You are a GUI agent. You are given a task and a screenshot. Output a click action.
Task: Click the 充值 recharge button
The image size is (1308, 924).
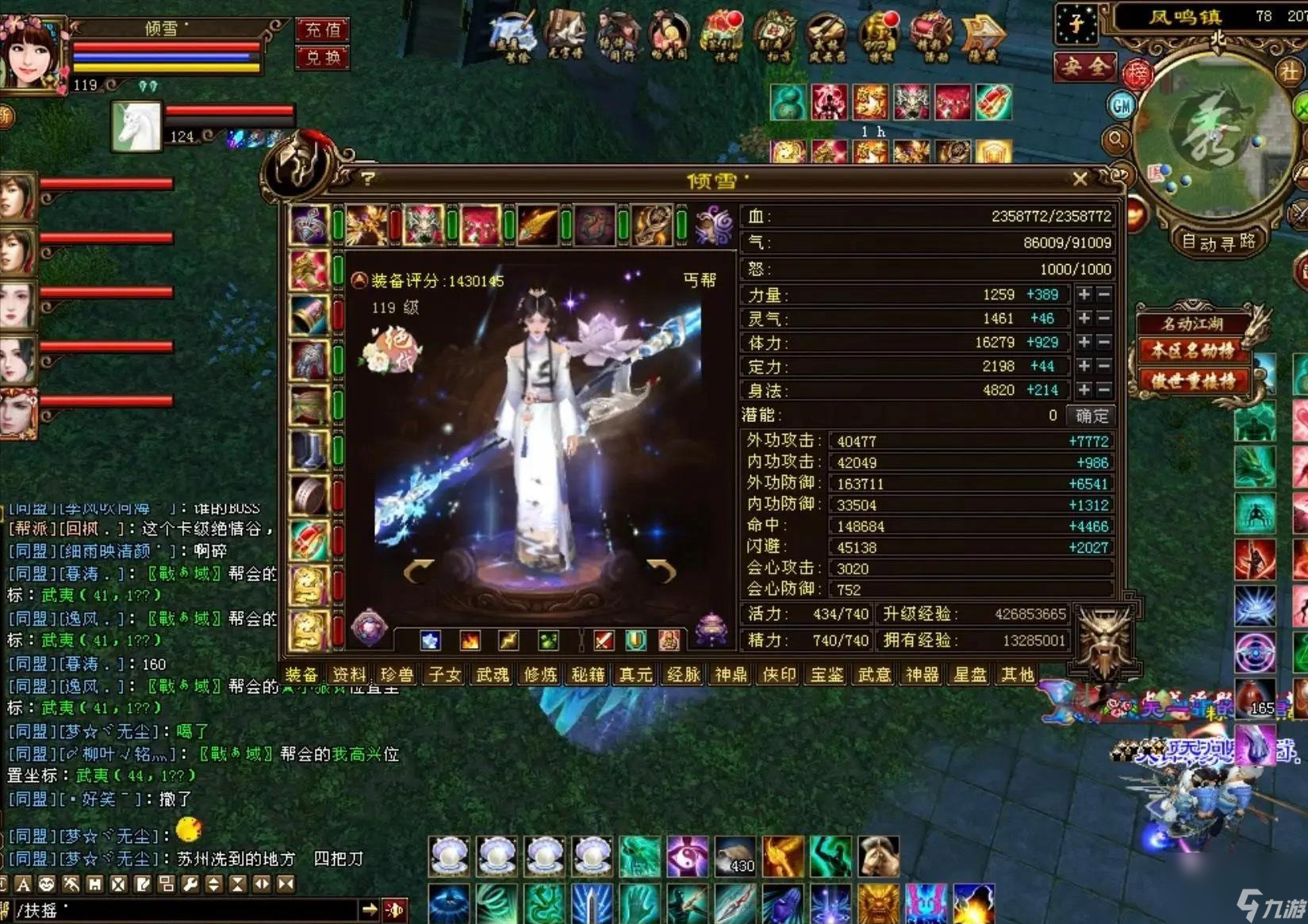pyautogui.click(x=323, y=30)
